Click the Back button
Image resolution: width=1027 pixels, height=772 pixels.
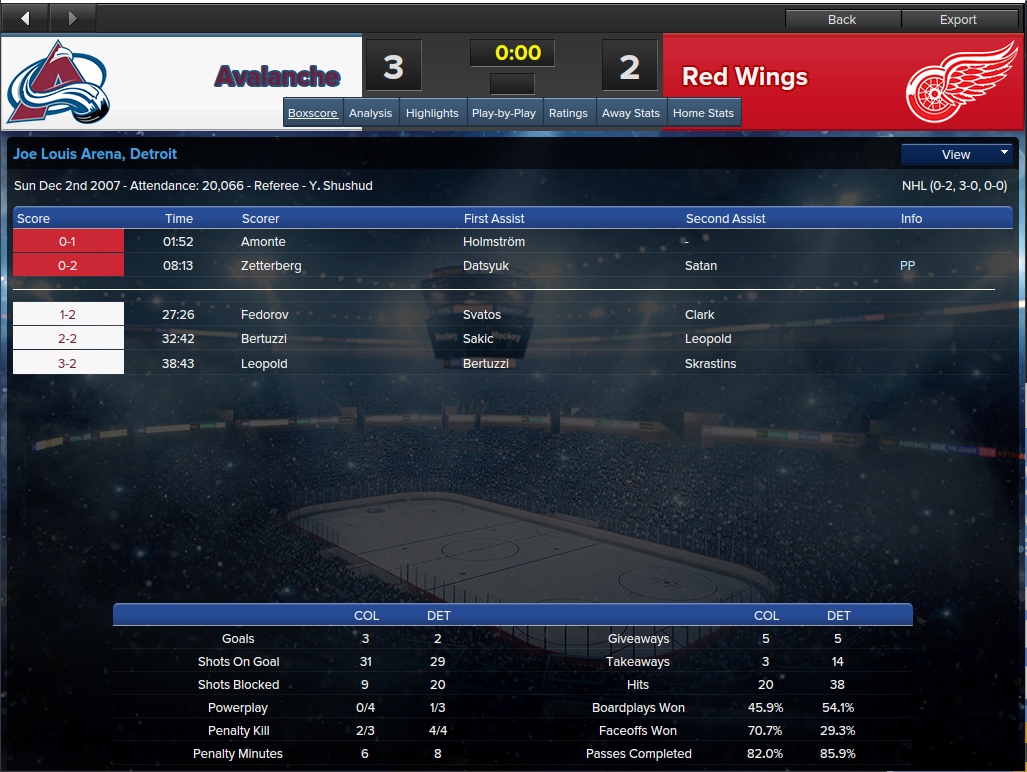coord(842,19)
